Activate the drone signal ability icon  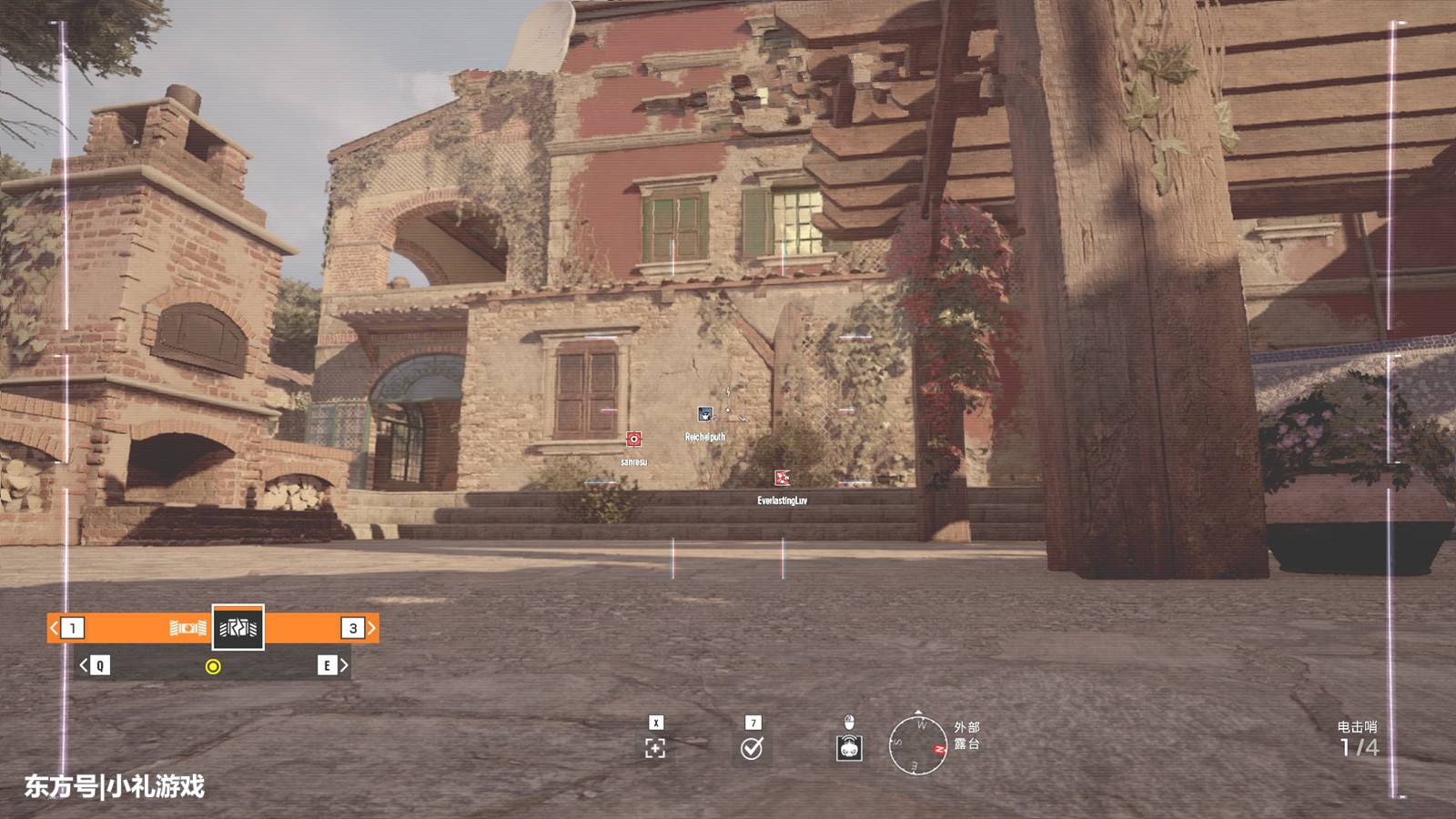tap(849, 748)
